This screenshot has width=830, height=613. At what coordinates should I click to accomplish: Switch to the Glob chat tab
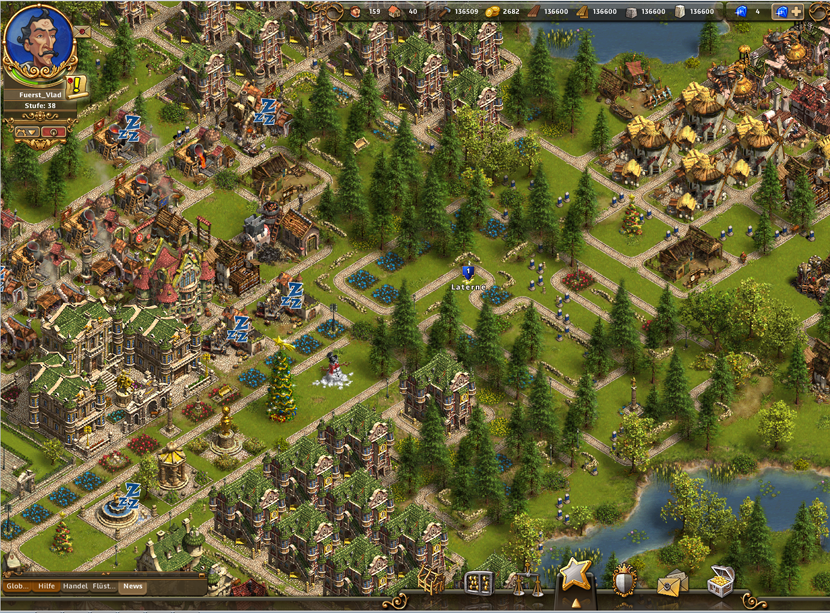tap(18, 587)
